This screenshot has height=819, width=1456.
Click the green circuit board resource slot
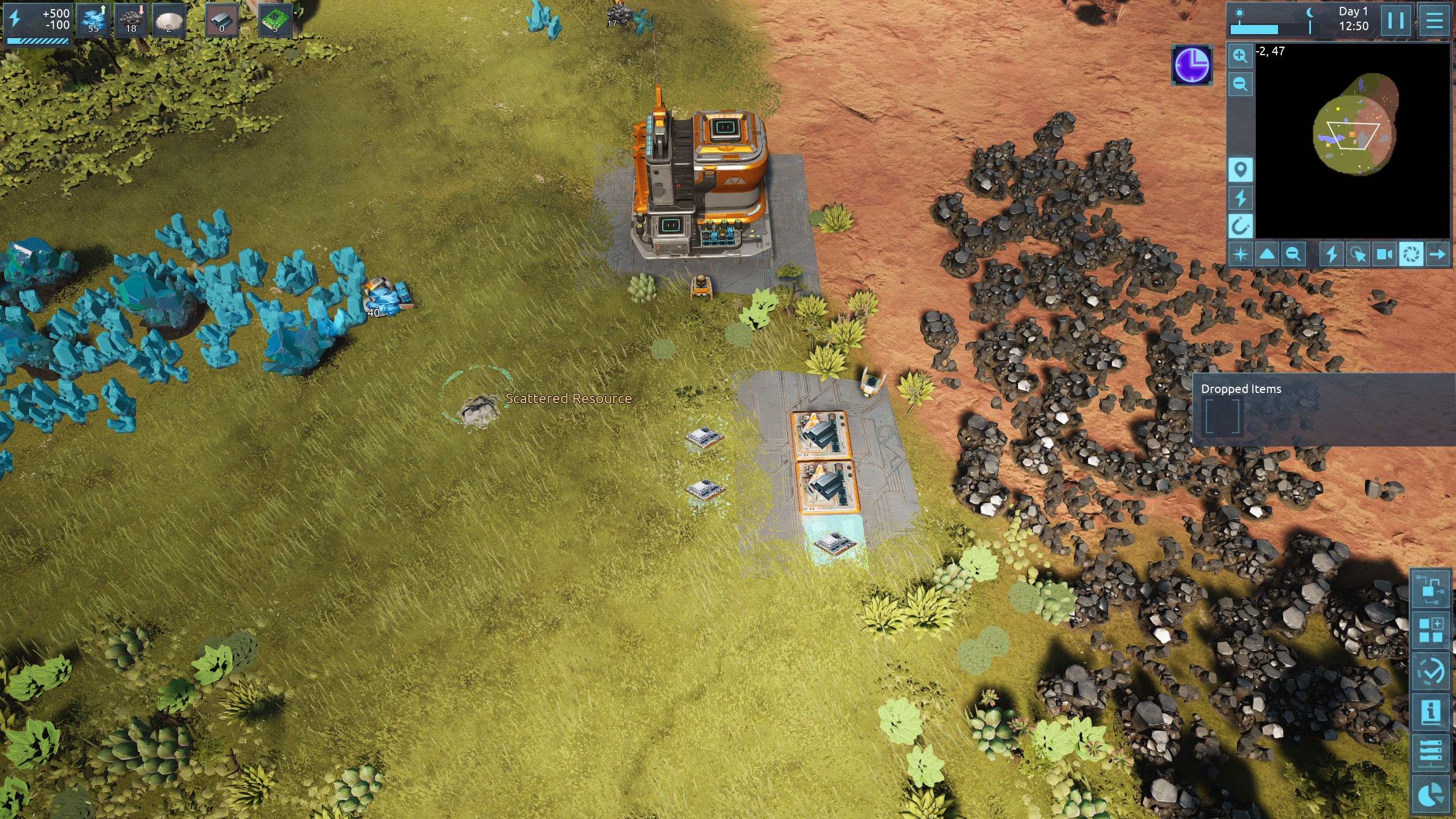275,21
